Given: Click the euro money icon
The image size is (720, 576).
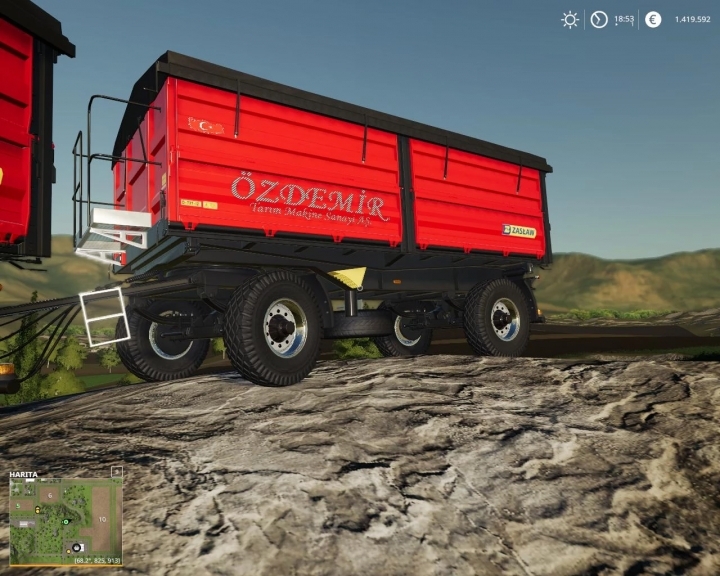Looking at the screenshot, I should (653, 19).
